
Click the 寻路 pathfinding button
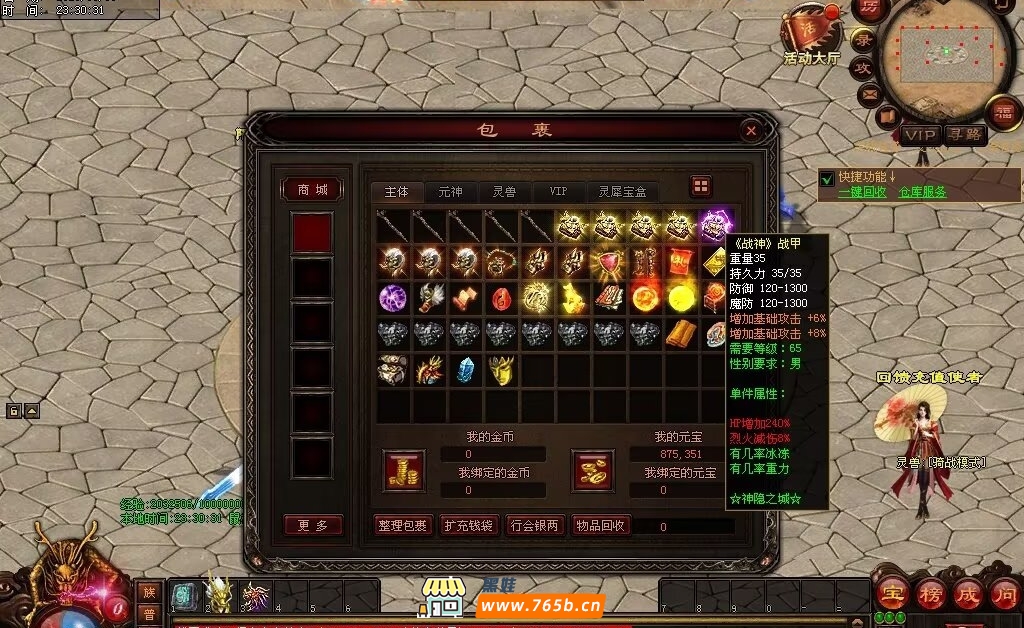click(x=964, y=134)
